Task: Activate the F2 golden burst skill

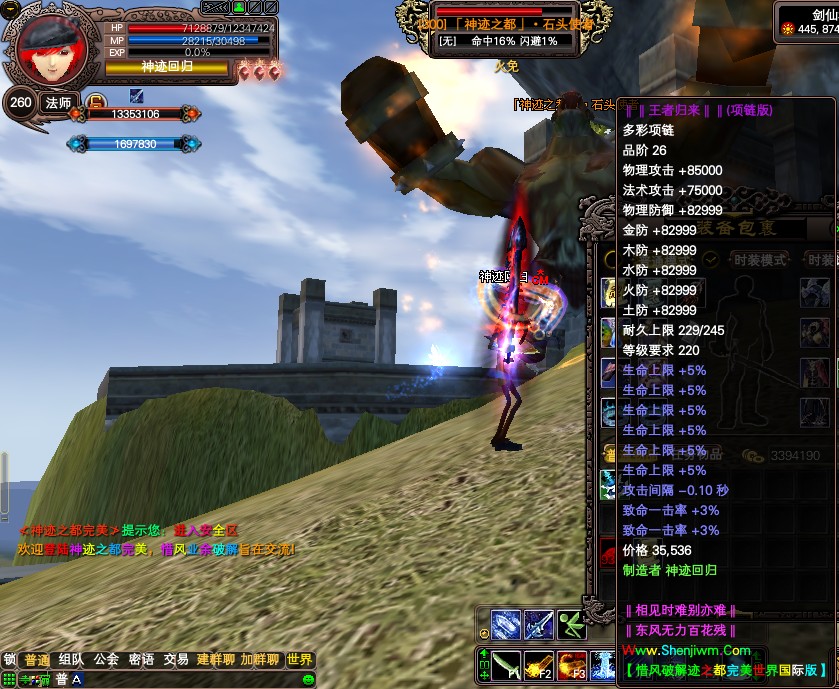Action: tap(539, 665)
